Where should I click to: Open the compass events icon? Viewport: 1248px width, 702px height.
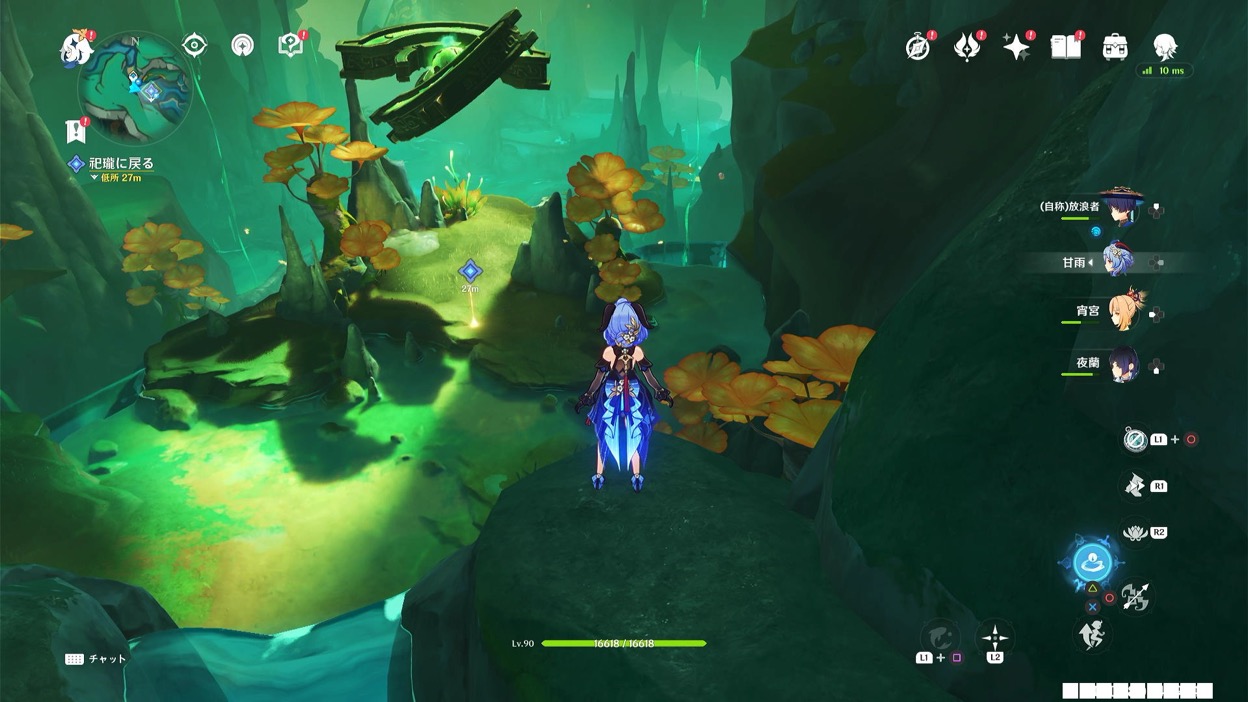[917, 47]
